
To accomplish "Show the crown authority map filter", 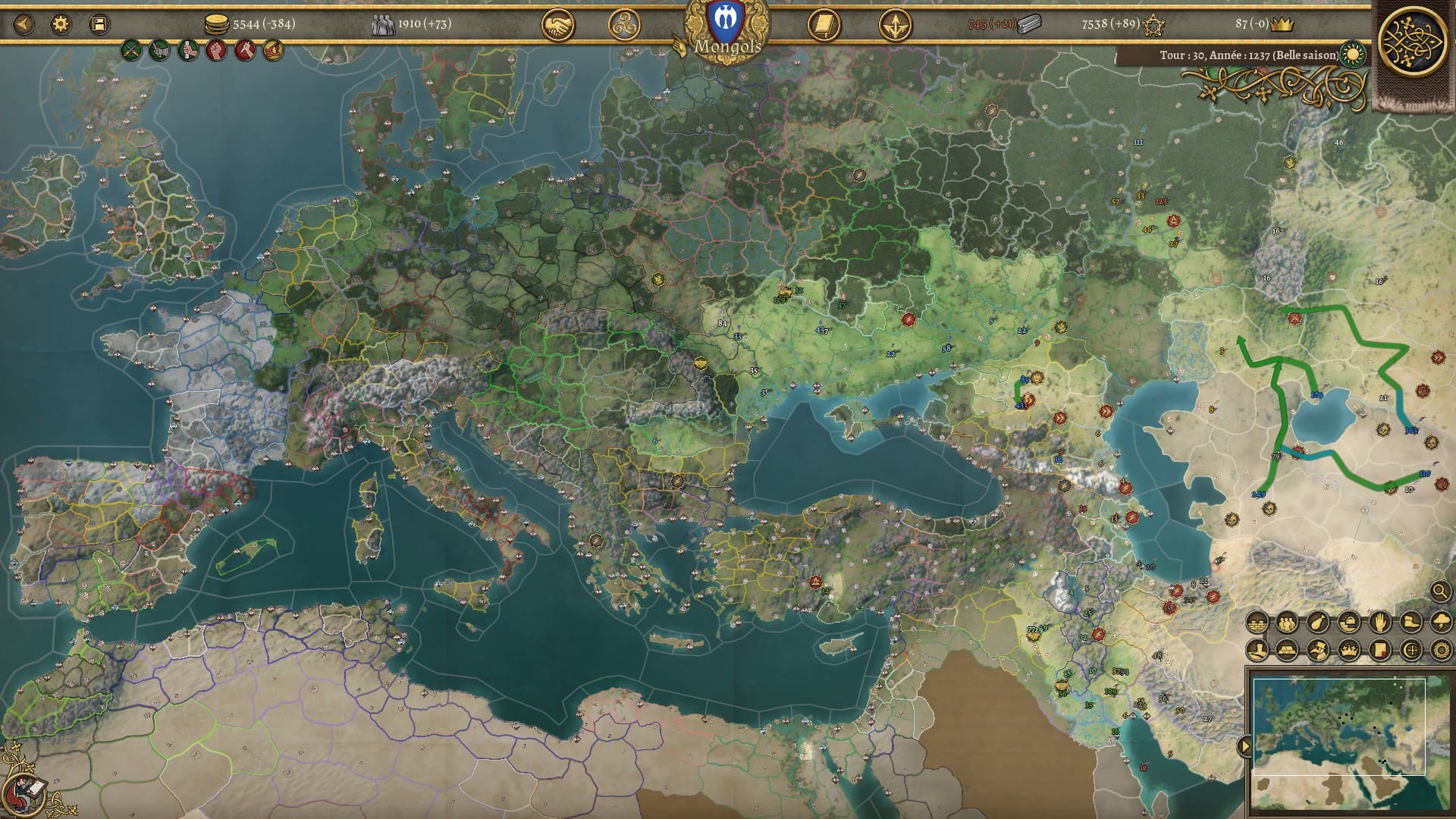I will [1349, 651].
